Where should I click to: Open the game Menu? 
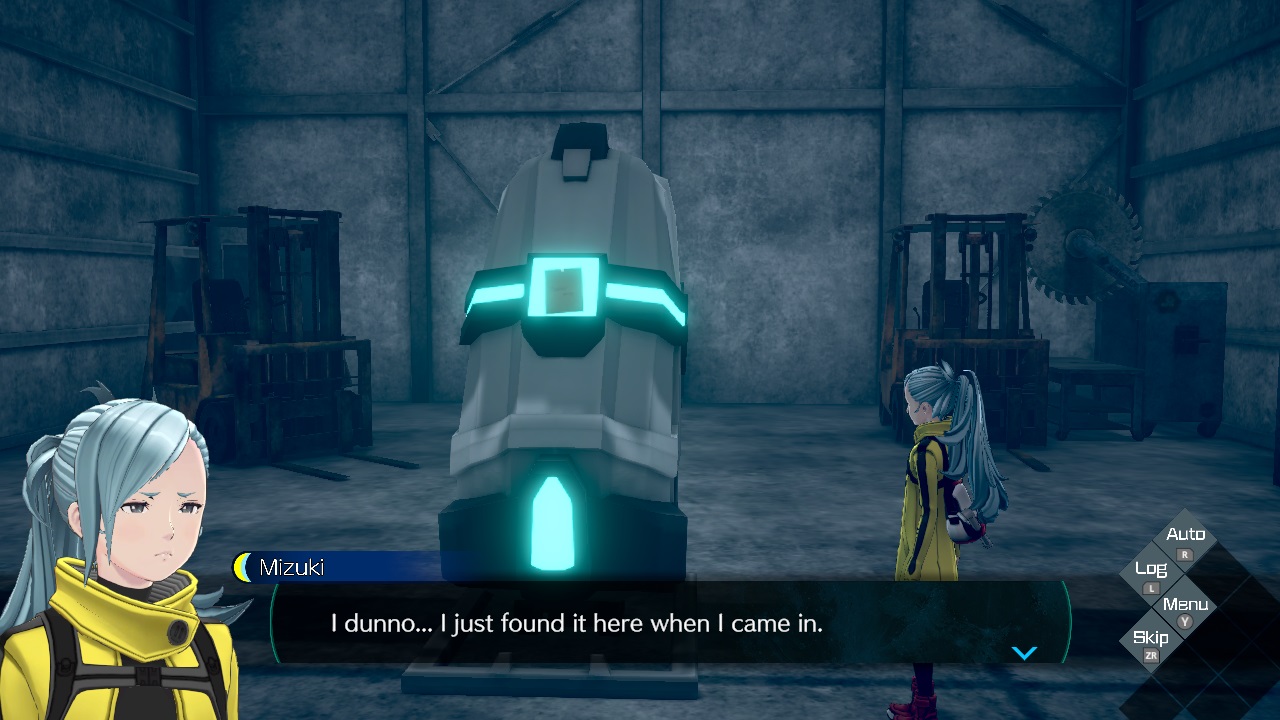(x=1186, y=604)
